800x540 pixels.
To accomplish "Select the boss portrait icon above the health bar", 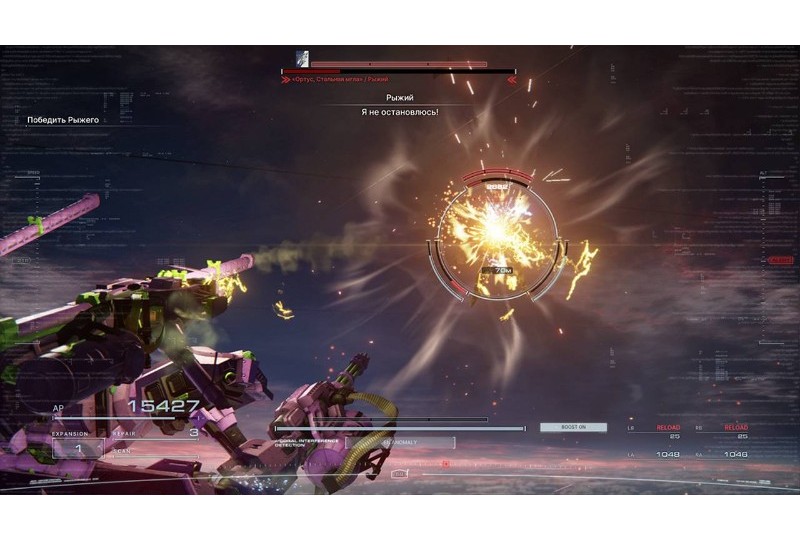I will tap(301, 59).
